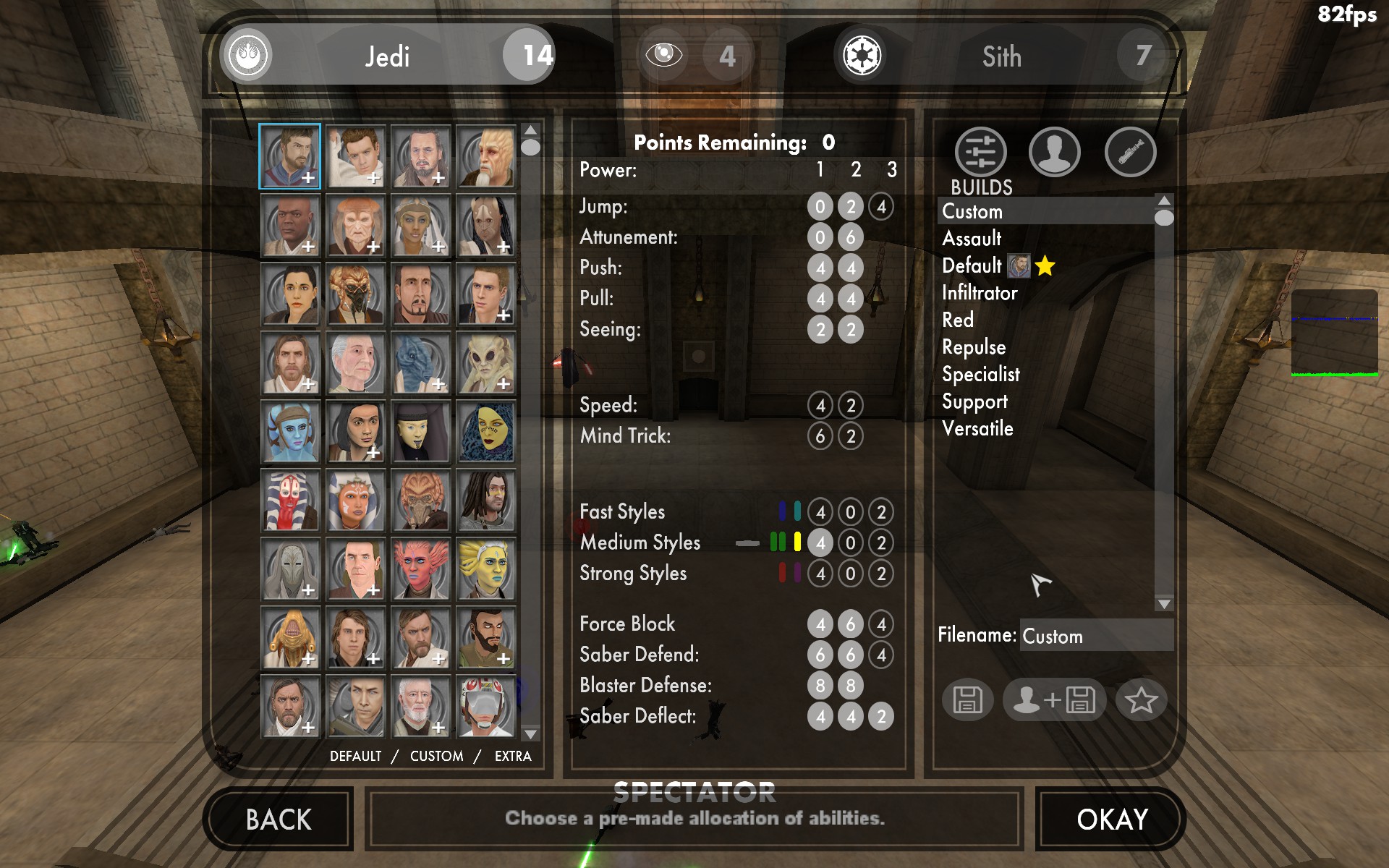
Task: Save the build with the floppy disk button
Action: [x=967, y=699]
